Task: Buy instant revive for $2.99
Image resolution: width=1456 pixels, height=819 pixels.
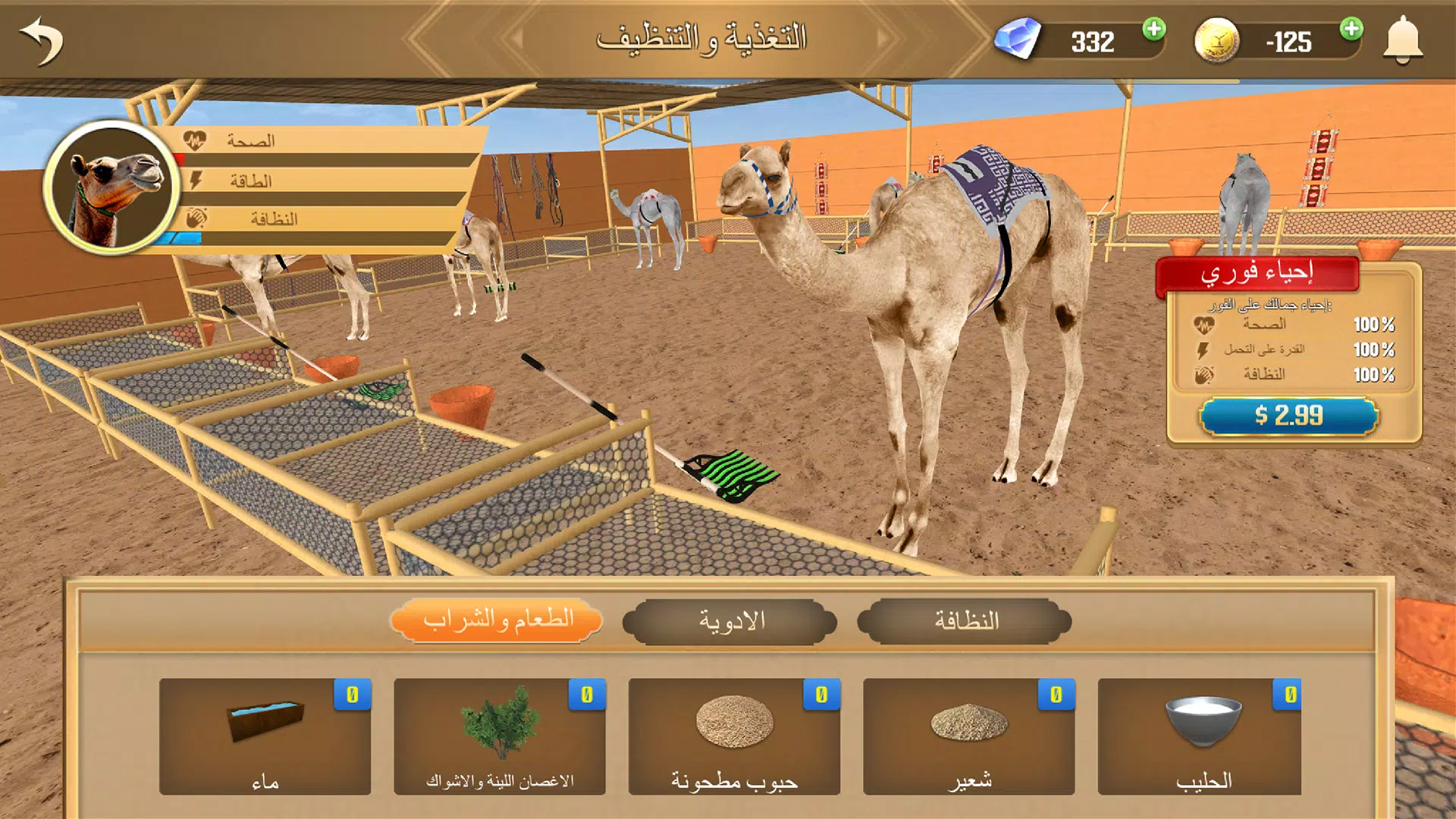Action: tap(1288, 416)
